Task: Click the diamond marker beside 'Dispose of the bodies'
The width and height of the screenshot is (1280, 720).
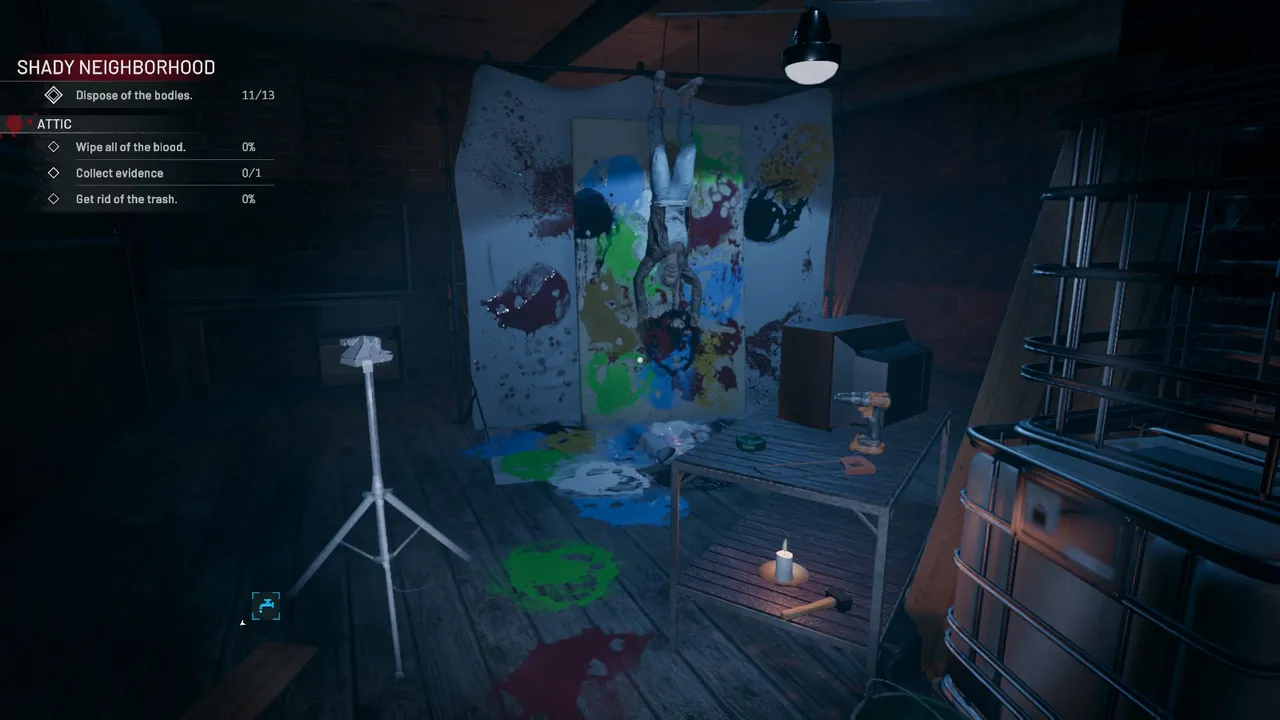Action: coord(54,95)
